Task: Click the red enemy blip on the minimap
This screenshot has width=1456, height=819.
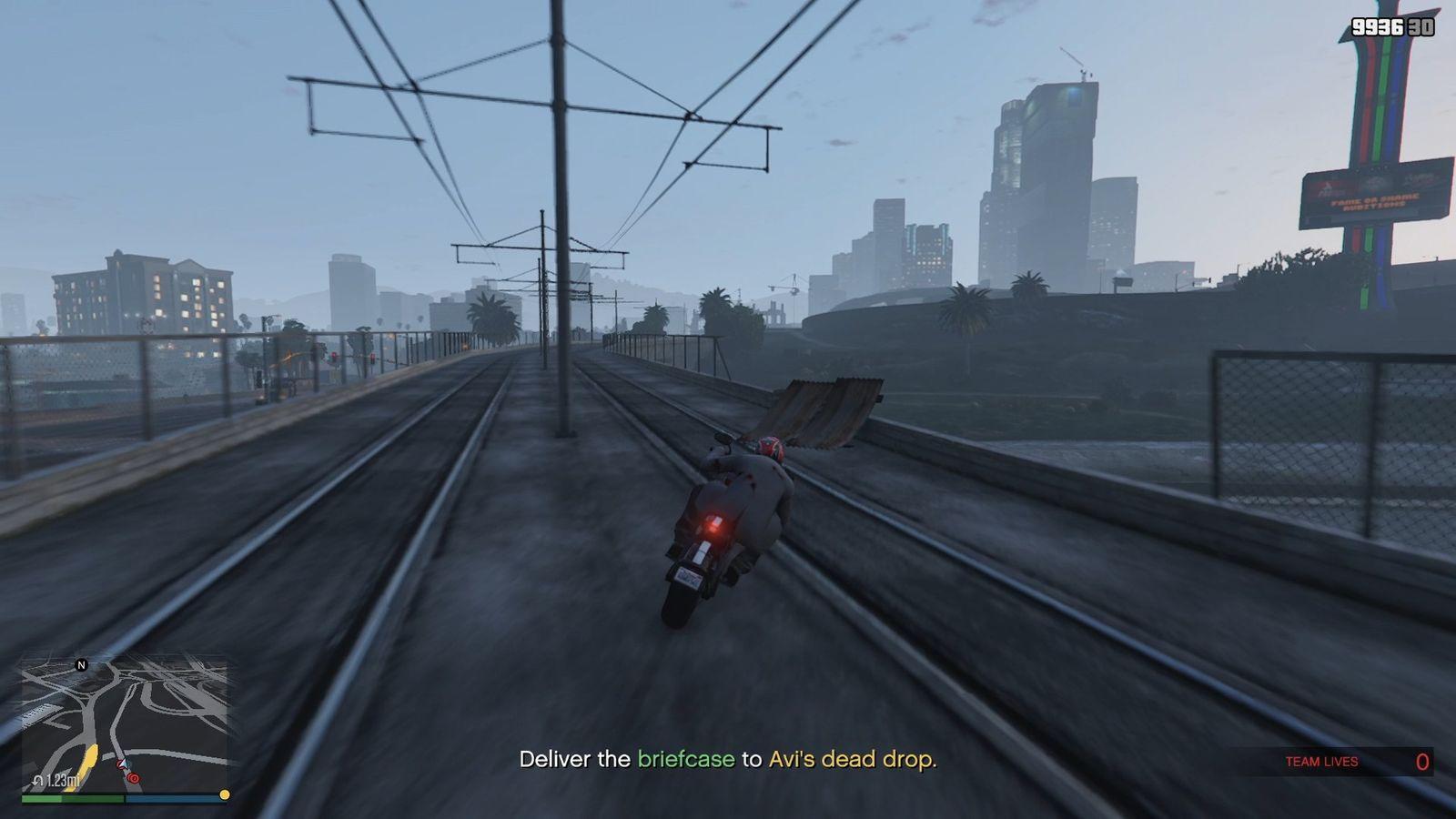Action: pos(119,765)
